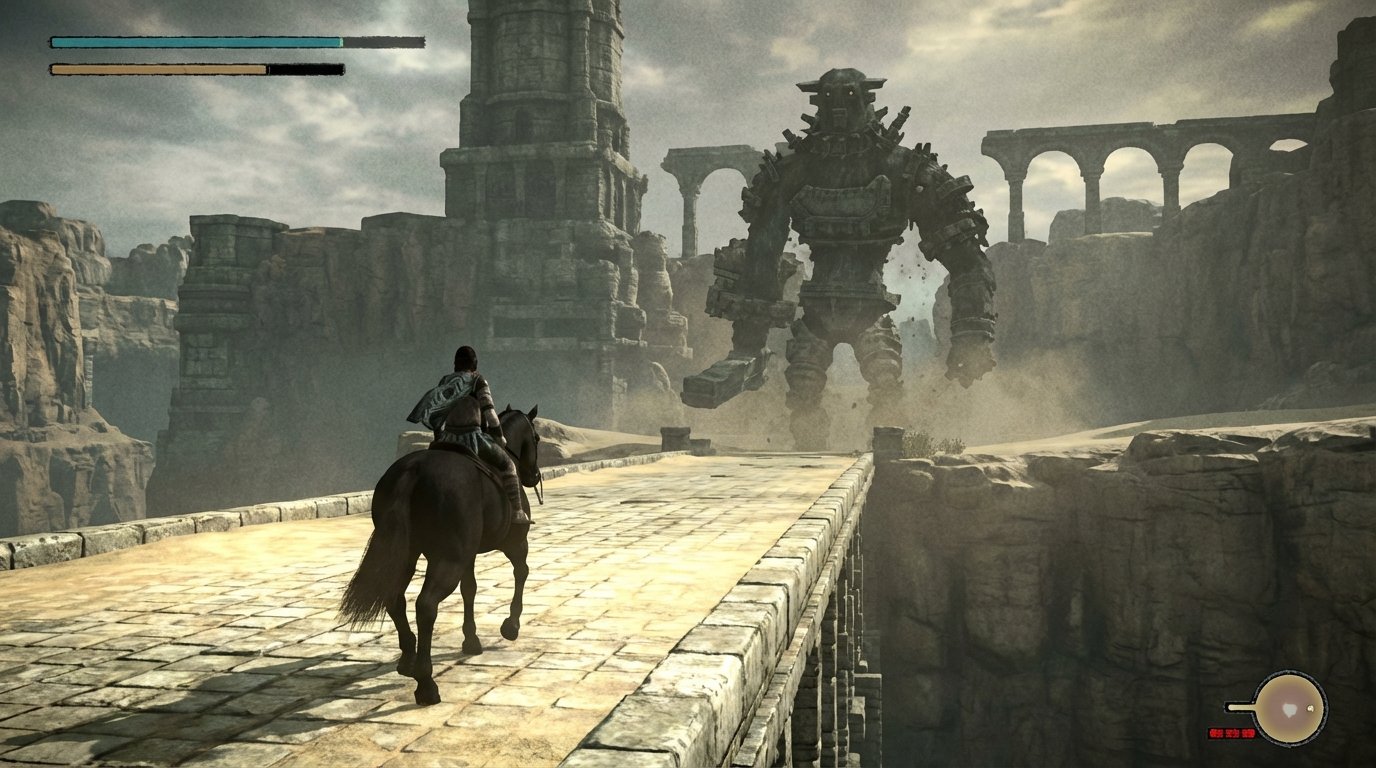Click the red warning indicator near the grip gauge
This screenshot has height=768, width=1376.
(1232, 733)
